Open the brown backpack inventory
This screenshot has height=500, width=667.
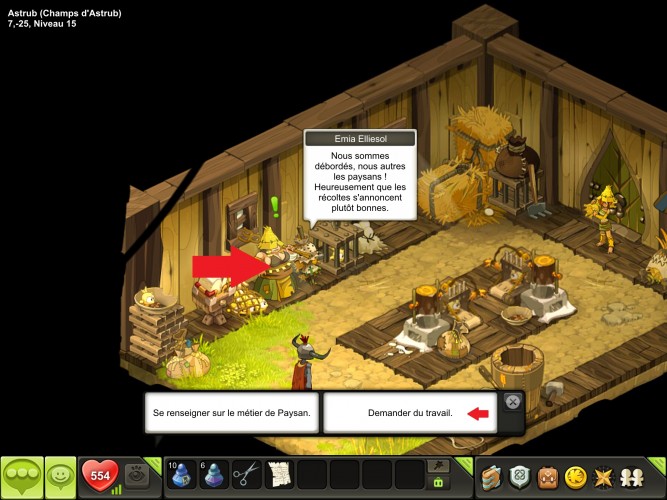(548, 477)
